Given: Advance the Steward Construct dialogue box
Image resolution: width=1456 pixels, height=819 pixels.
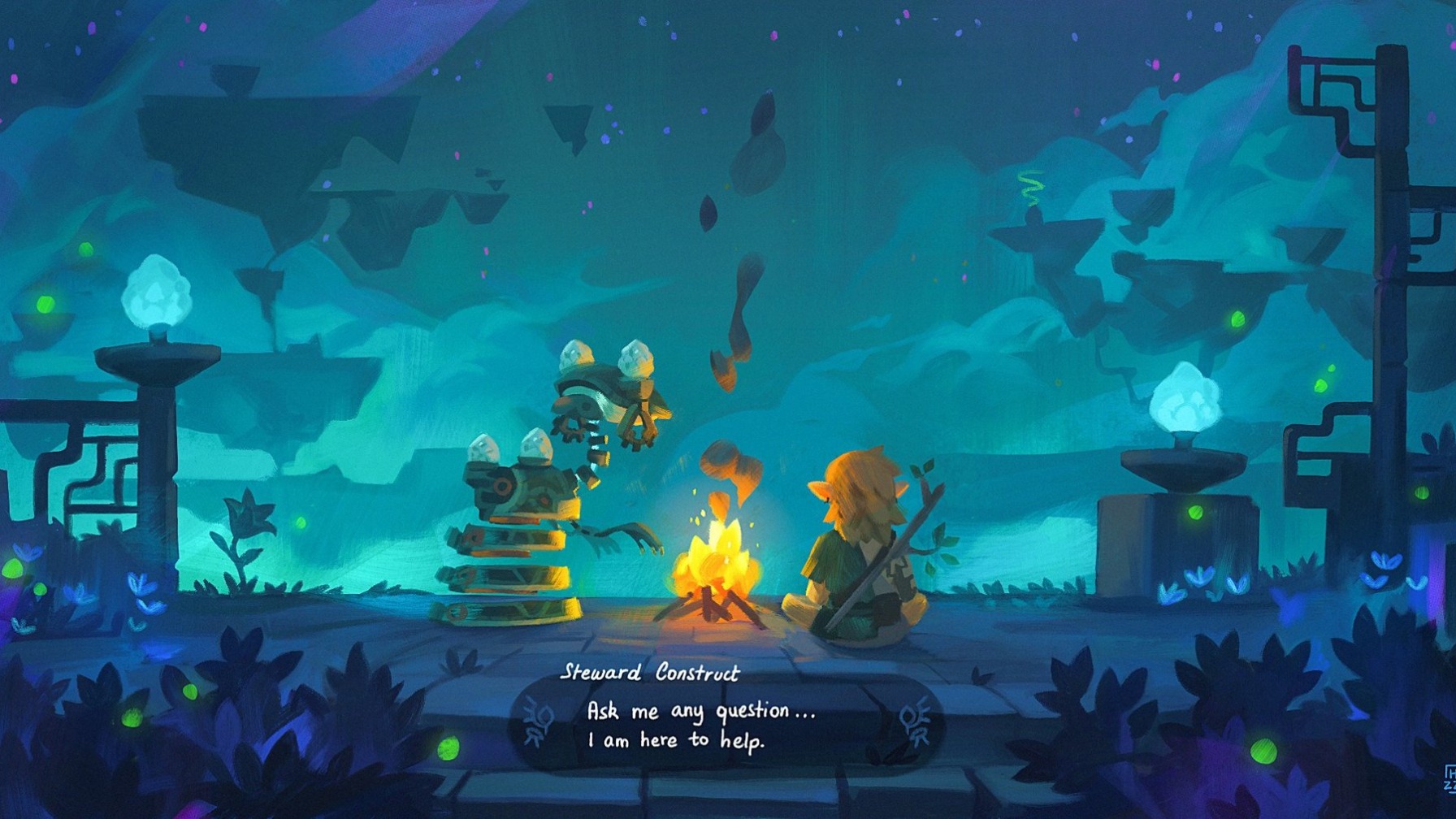Looking at the screenshot, I should pyautogui.click(x=726, y=725).
